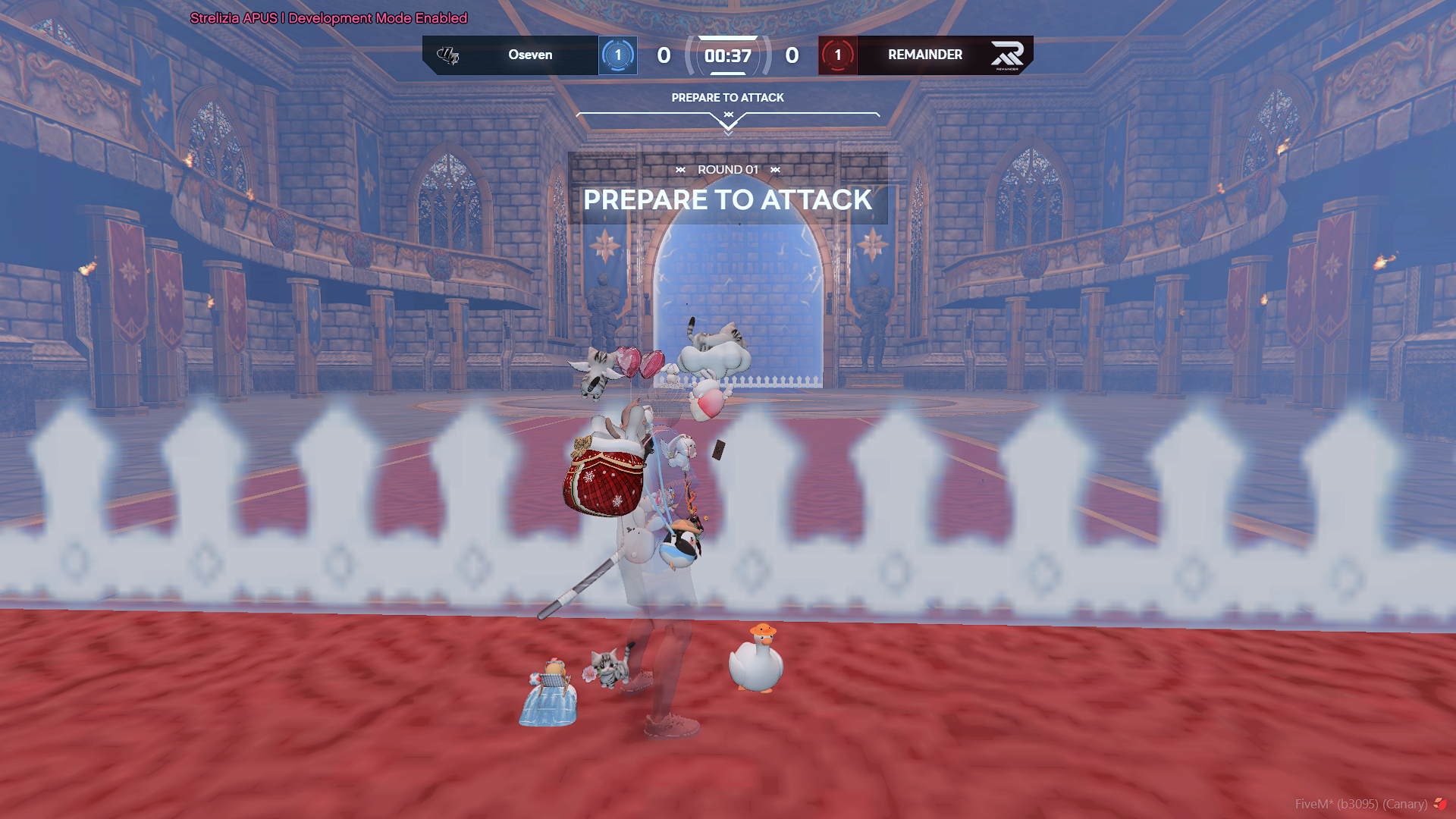This screenshot has height=819, width=1456.
Task: Click the Oseven team logo
Action: (449, 55)
